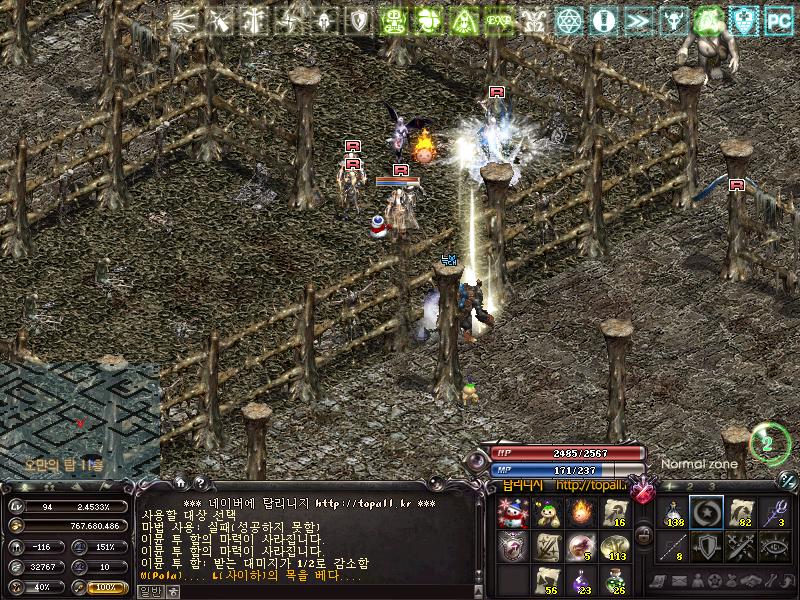Select the trident staff slot showing 3
Viewport: 800px width, 600px height.
[x=775, y=513]
